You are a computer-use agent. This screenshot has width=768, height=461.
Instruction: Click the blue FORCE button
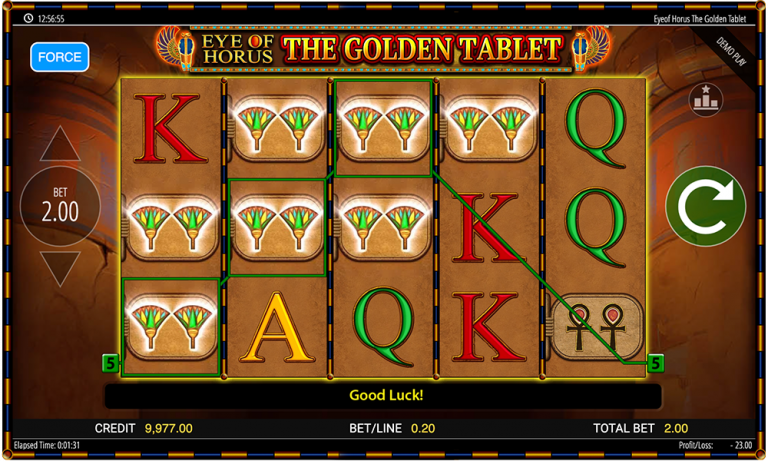click(x=59, y=57)
